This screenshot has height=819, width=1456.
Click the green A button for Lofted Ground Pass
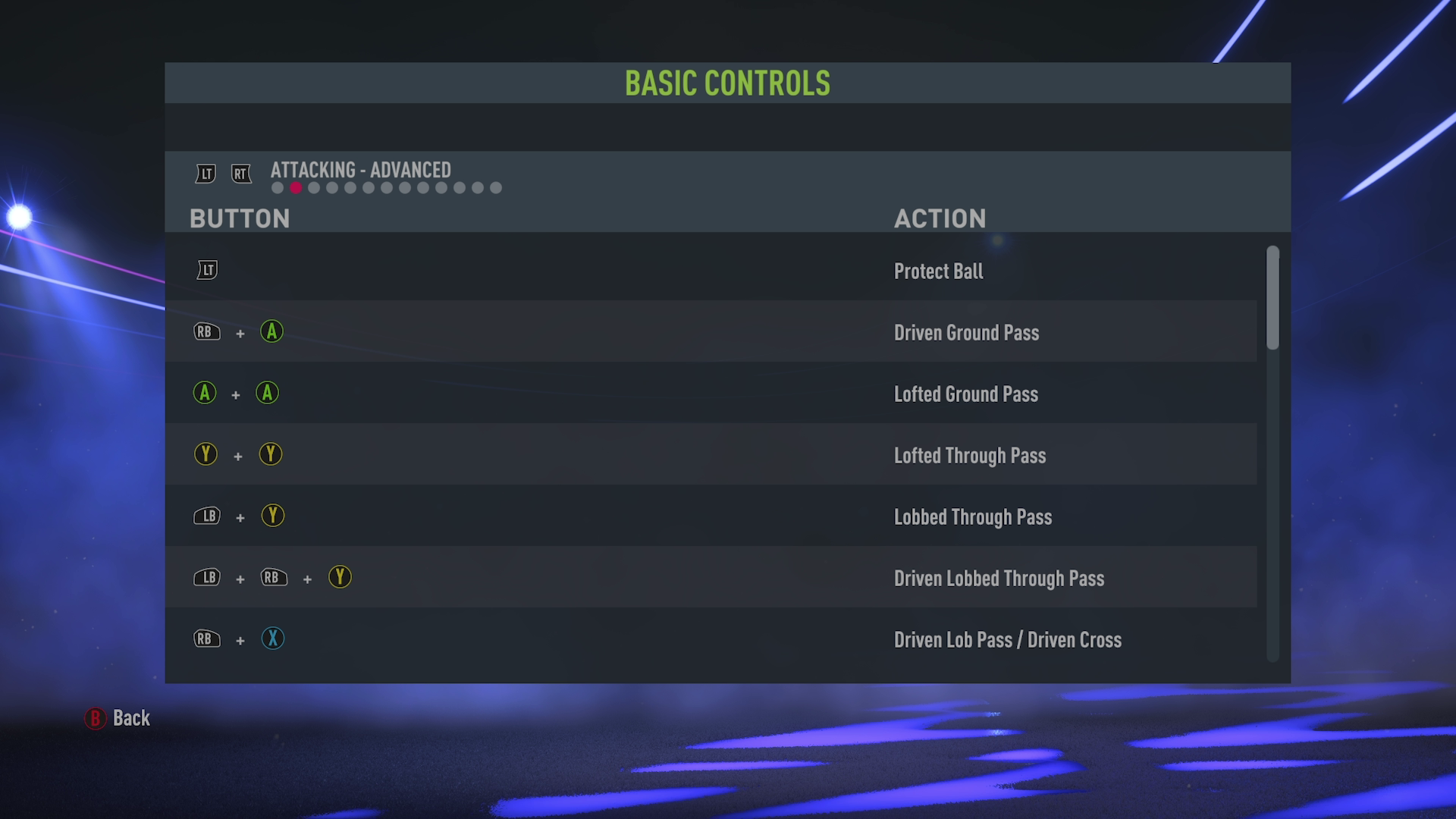click(x=205, y=394)
